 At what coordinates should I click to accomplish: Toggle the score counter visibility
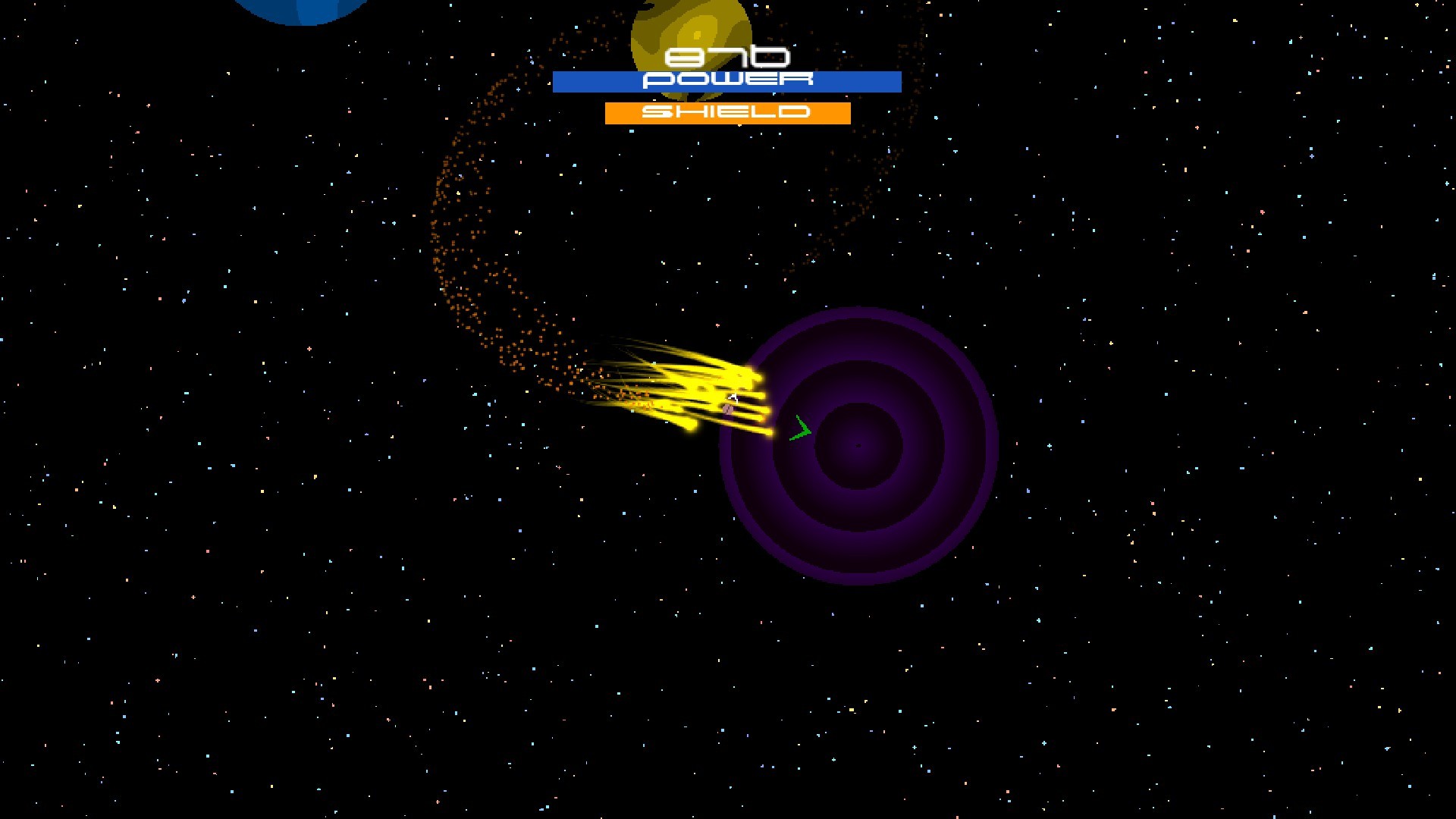point(728,55)
